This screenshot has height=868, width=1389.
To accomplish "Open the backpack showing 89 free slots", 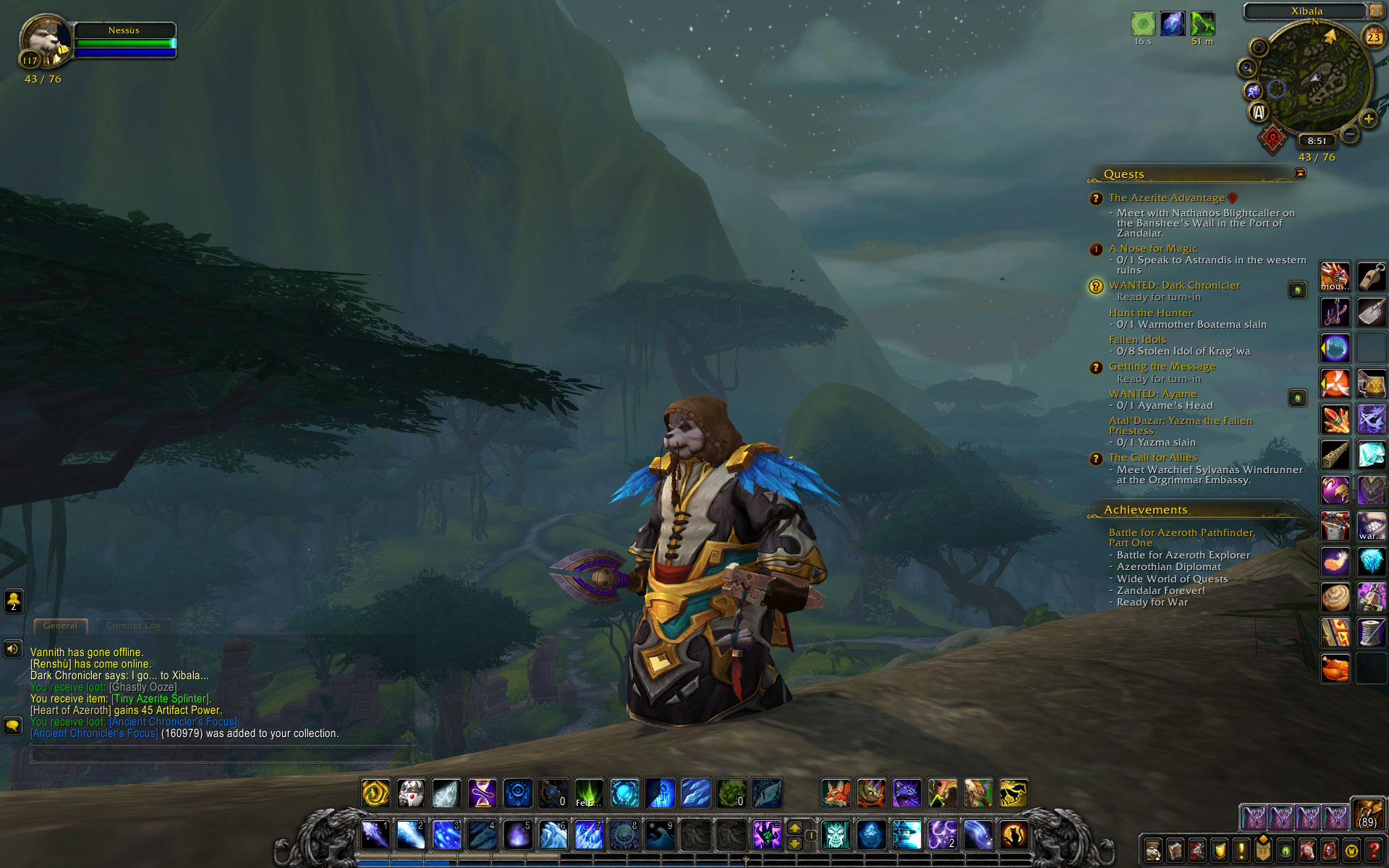I will (1367, 813).
